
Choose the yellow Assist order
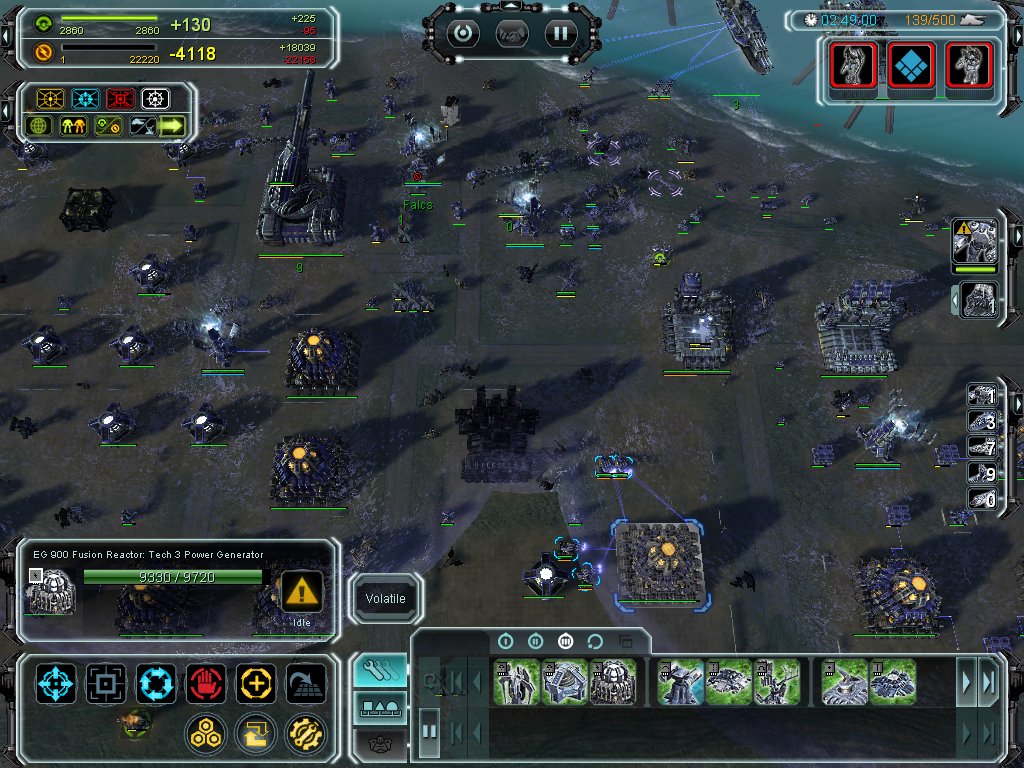pos(256,684)
